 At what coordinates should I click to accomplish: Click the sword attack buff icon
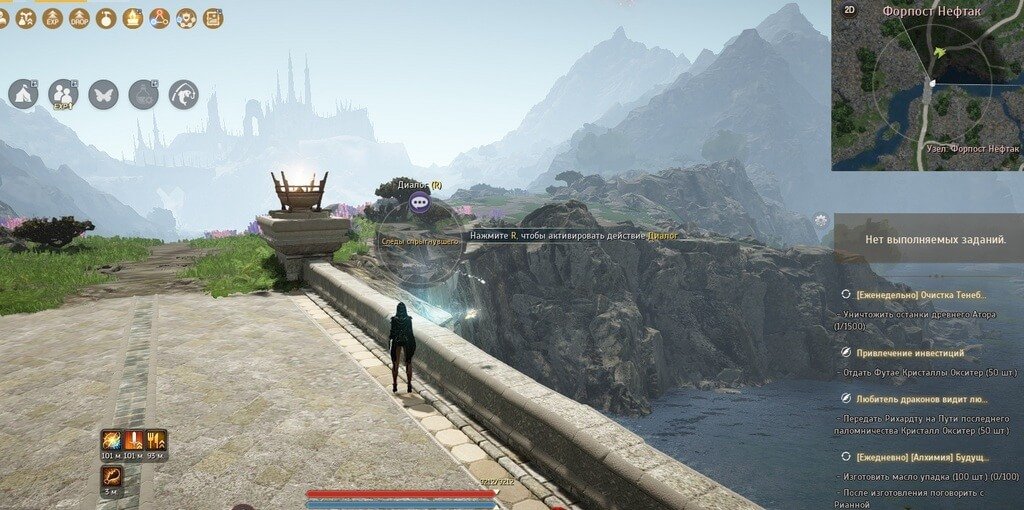coord(133,441)
